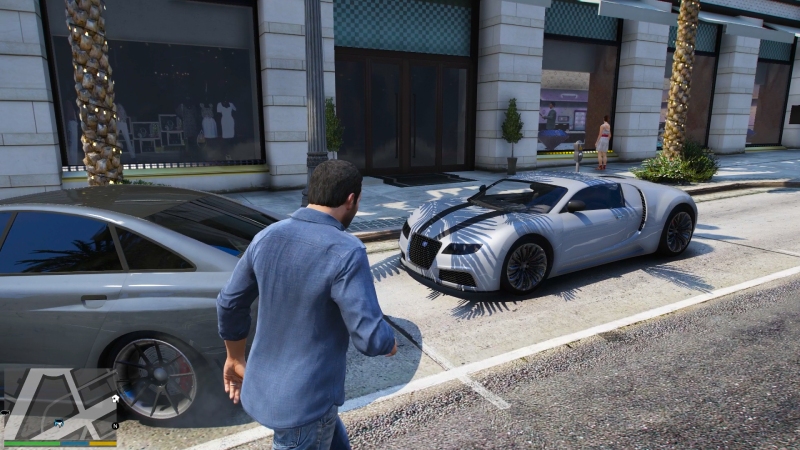This screenshot has width=800, height=450.
Task: Click the blue car marker on minimap
Action: click(x=59, y=423)
